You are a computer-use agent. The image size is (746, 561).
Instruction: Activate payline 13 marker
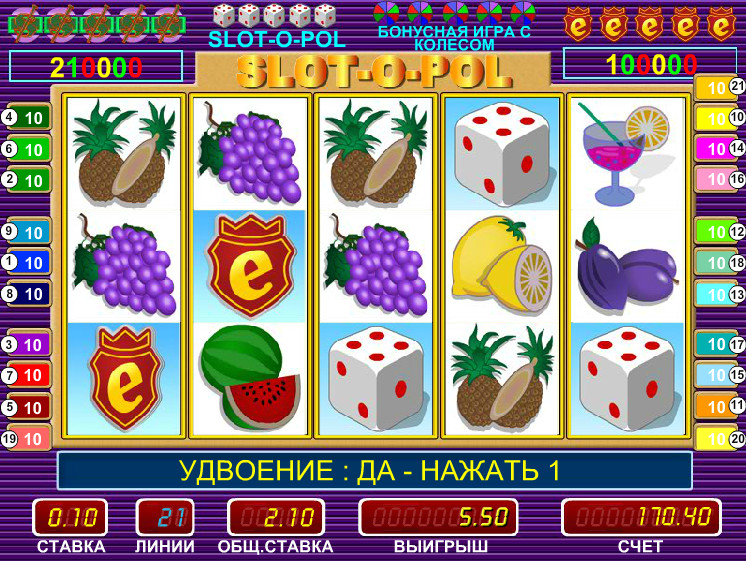pos(721,294)
